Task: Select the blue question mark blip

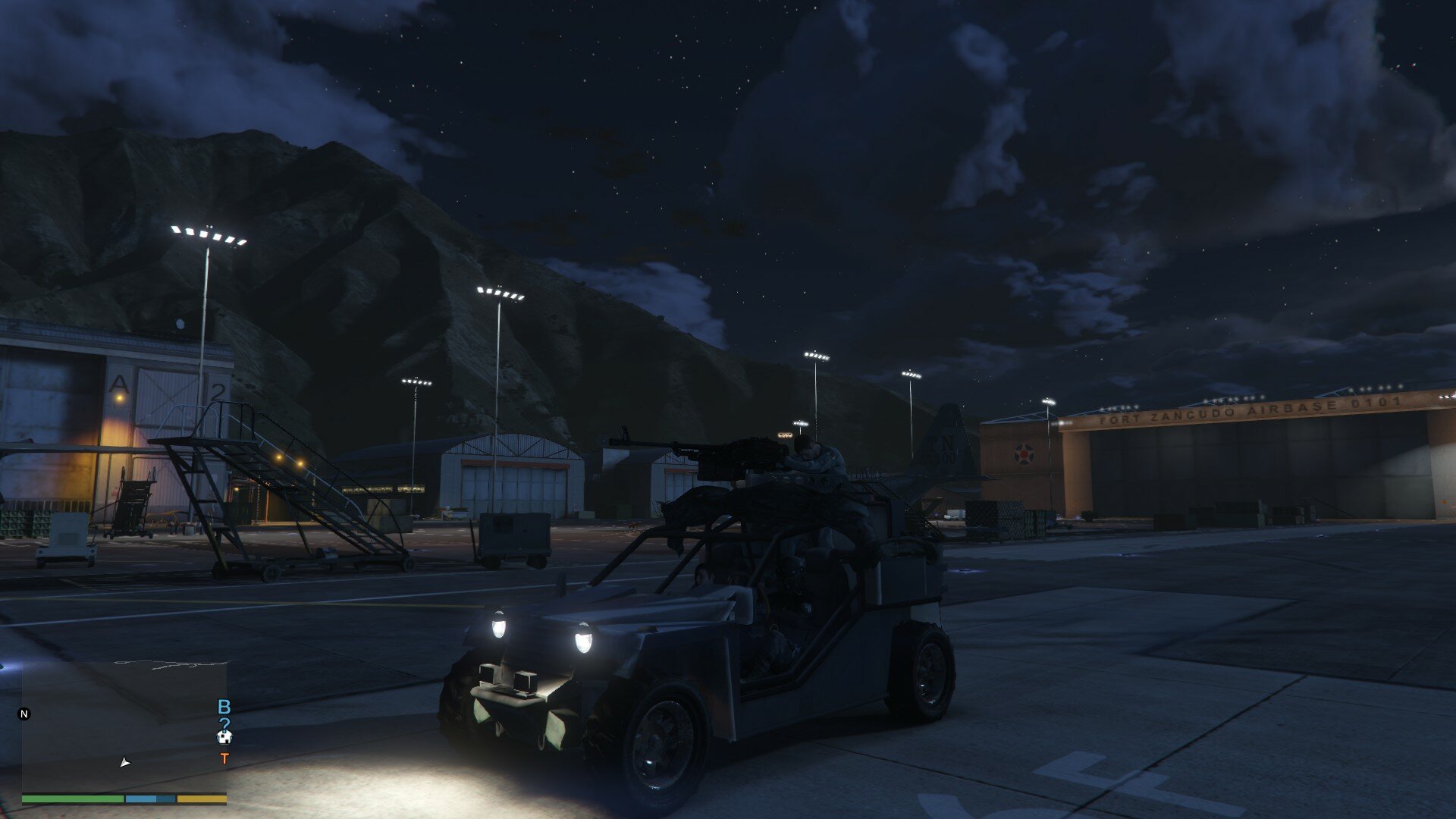Action: (224, 723)
